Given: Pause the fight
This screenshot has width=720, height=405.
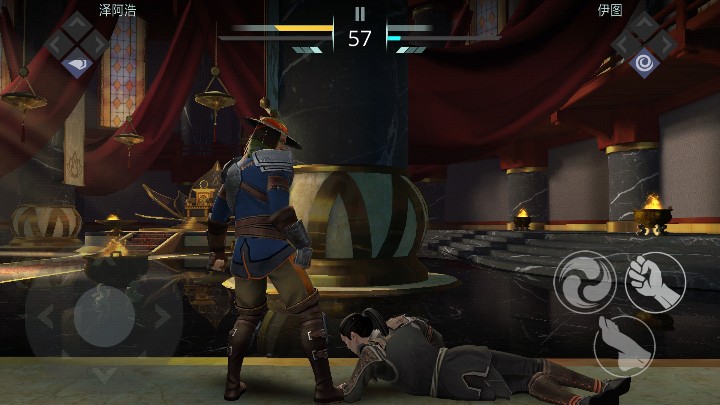Looking at the screenshot, I should tap(360, 14).
